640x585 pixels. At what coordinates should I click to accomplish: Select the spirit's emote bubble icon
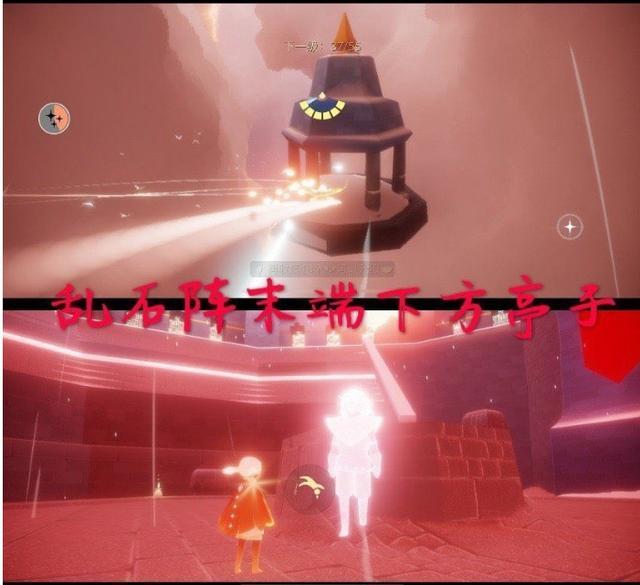point(303,487)
